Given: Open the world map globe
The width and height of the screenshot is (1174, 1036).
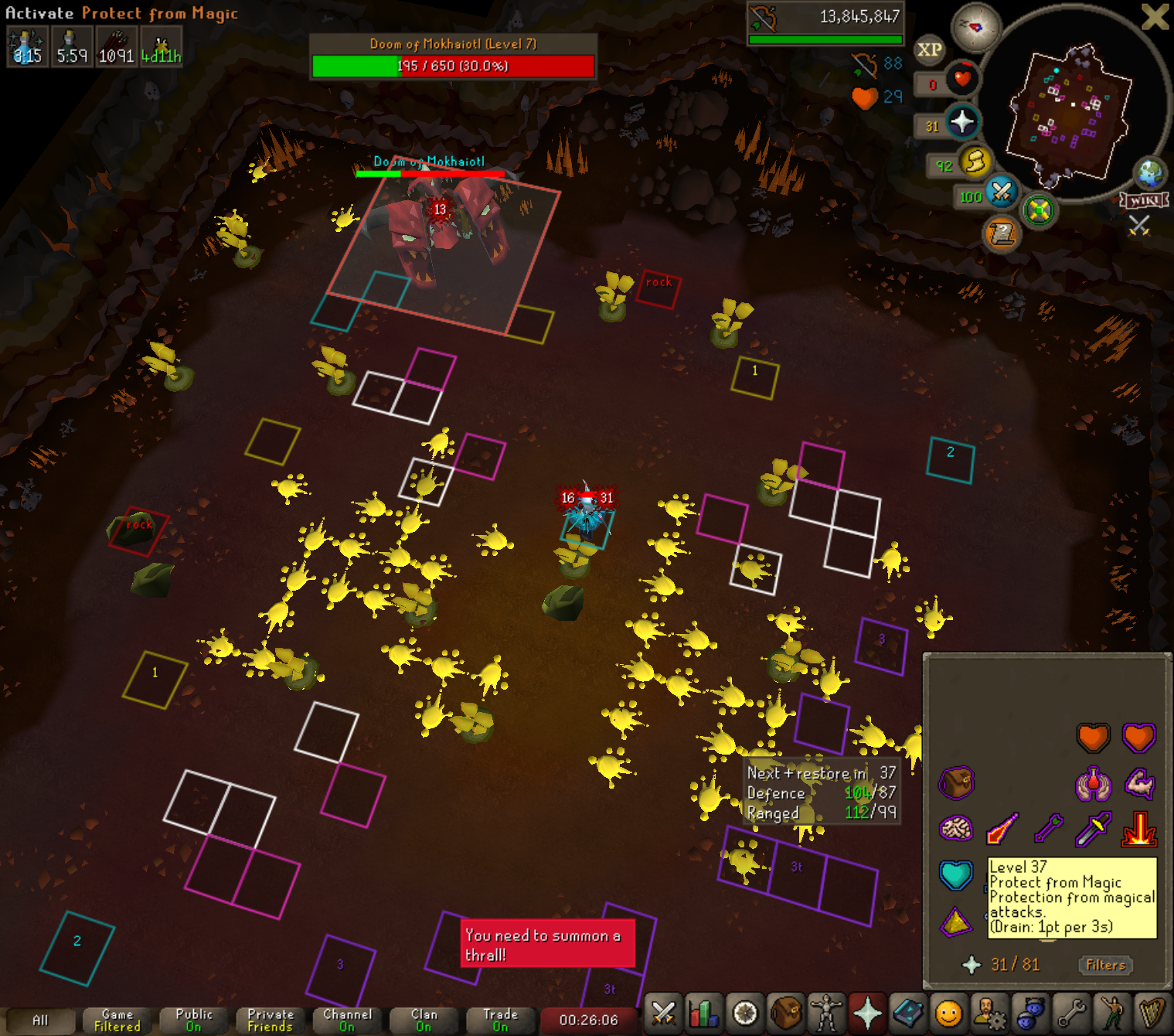Looking at the screenshot, I should pyautogui.click(x=1150, y=173).
